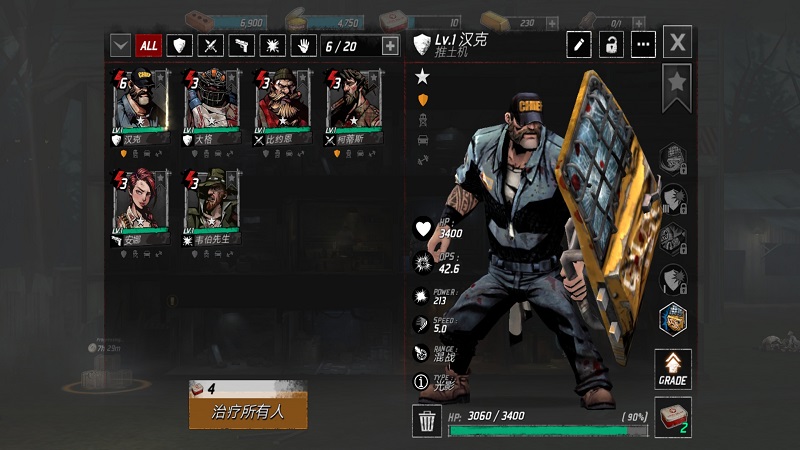Choose the 韦伯先生 survivor card
800x450 pixels.
pos(210,207)
